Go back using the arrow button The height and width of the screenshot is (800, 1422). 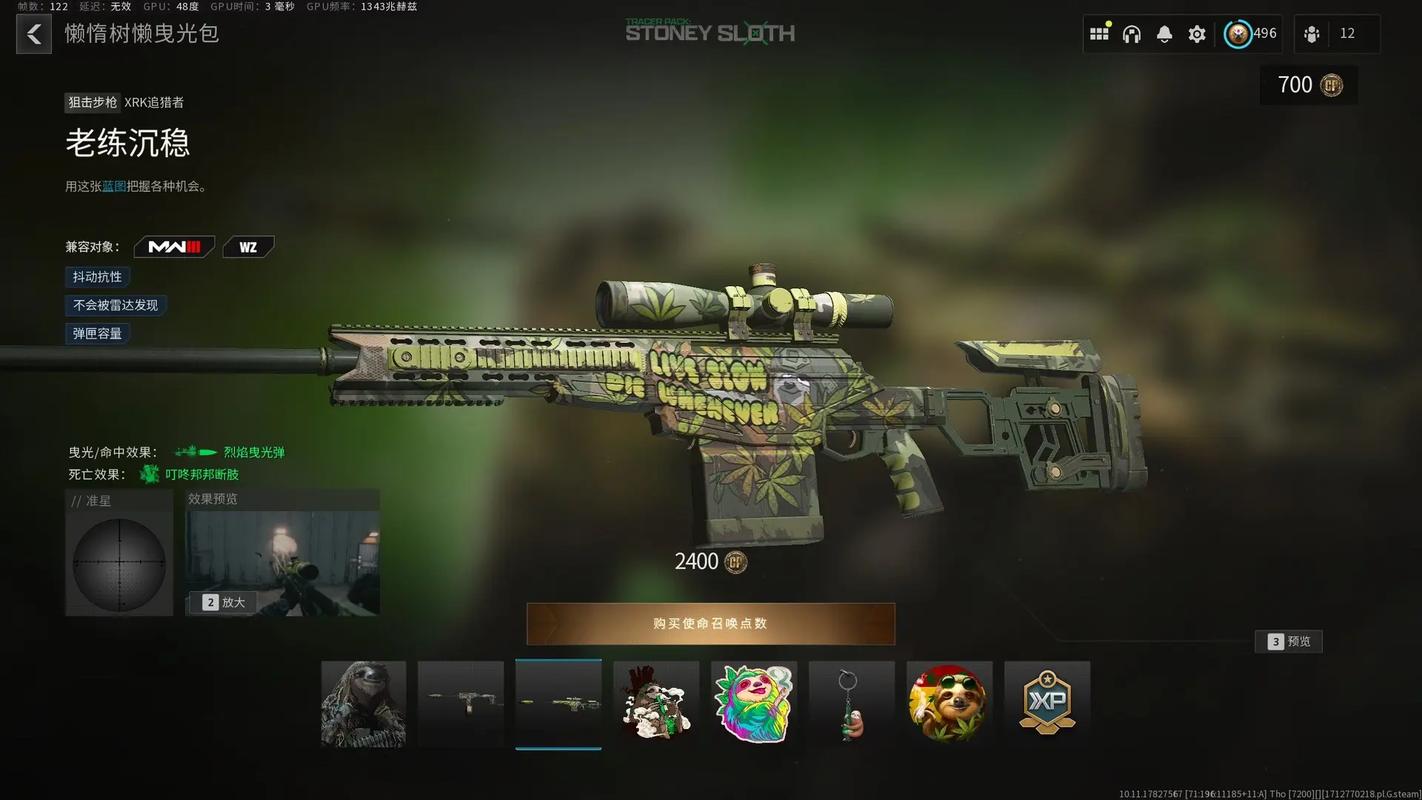(x=34, y=34)
